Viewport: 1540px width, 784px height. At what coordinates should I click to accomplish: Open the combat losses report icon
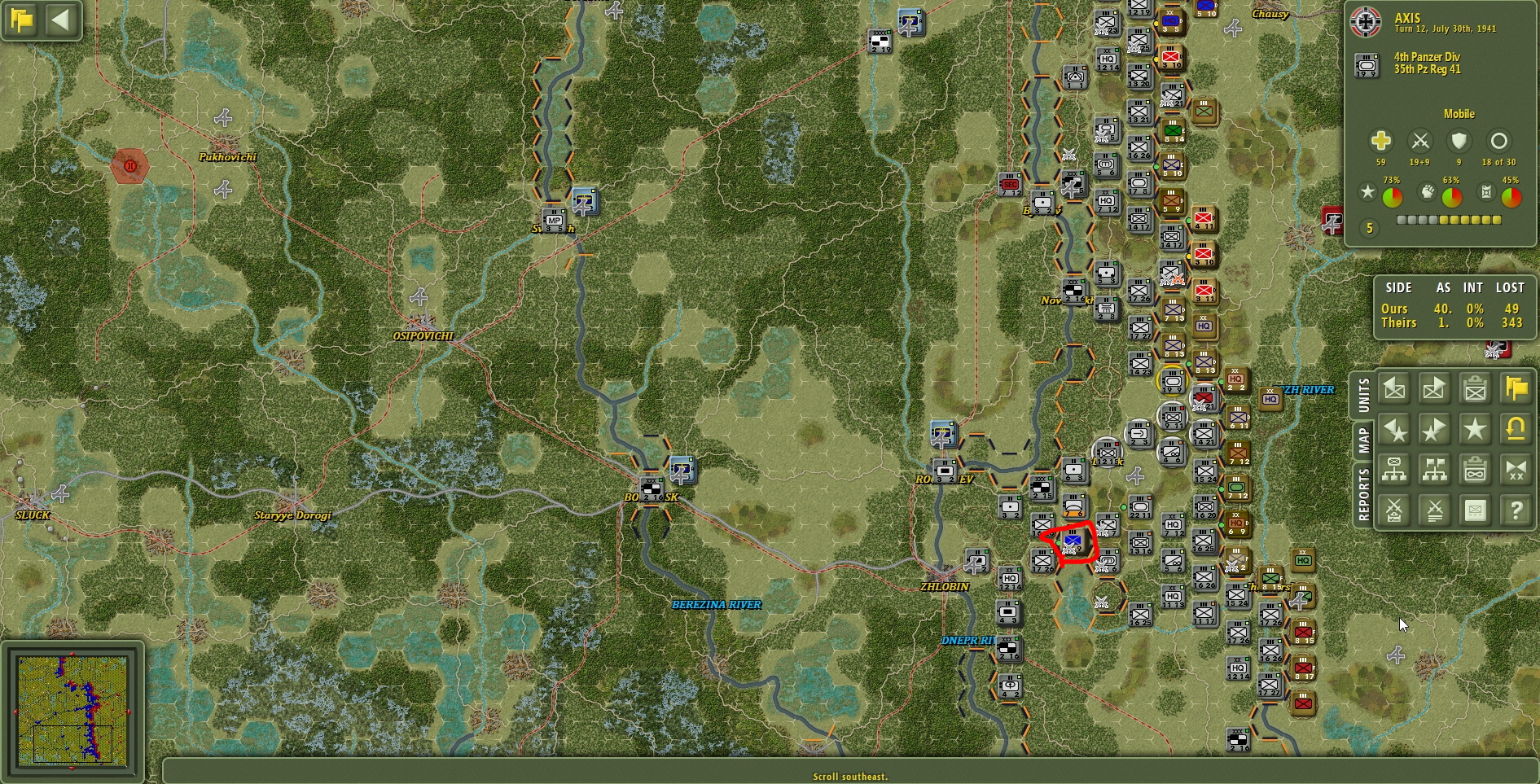tap(1434, 510)
